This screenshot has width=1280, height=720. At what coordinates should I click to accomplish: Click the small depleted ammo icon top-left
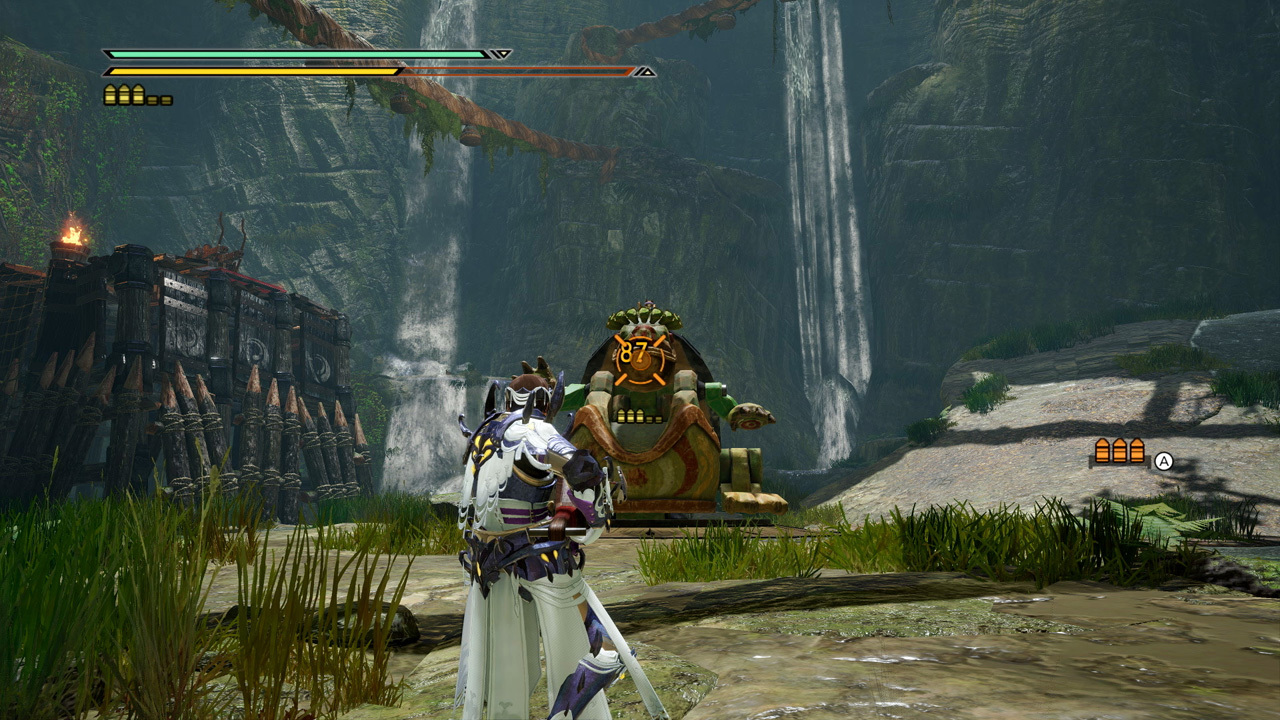coord(152,100)
